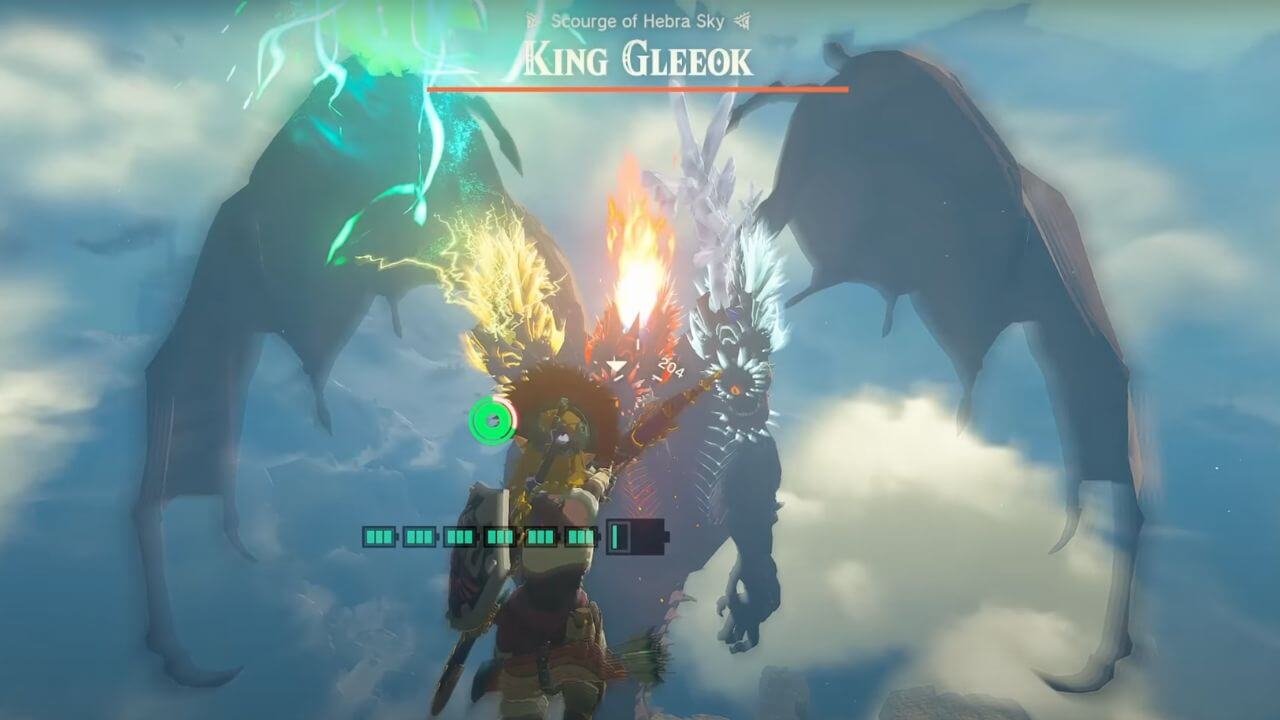Viewport: 1280px width, 720px height.
Task: Click the partially drained battery cell
Action: coord(613,538)
